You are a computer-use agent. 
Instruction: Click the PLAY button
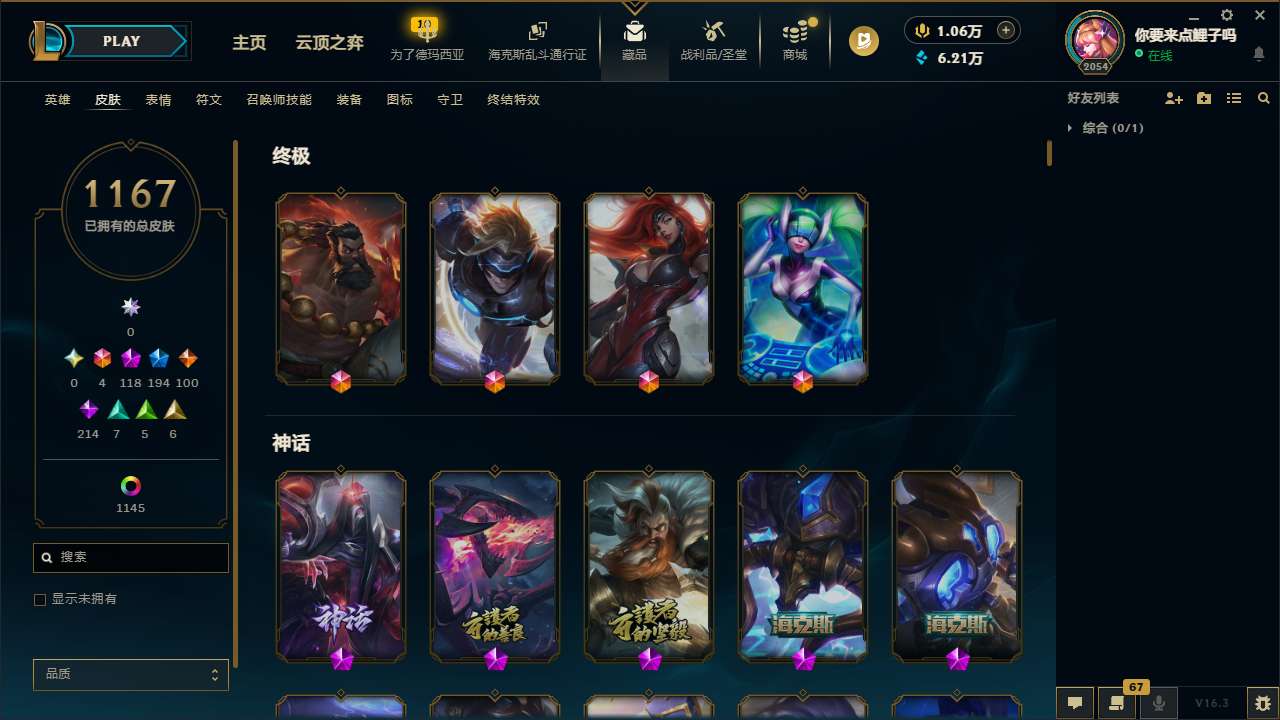coord(121,41)
